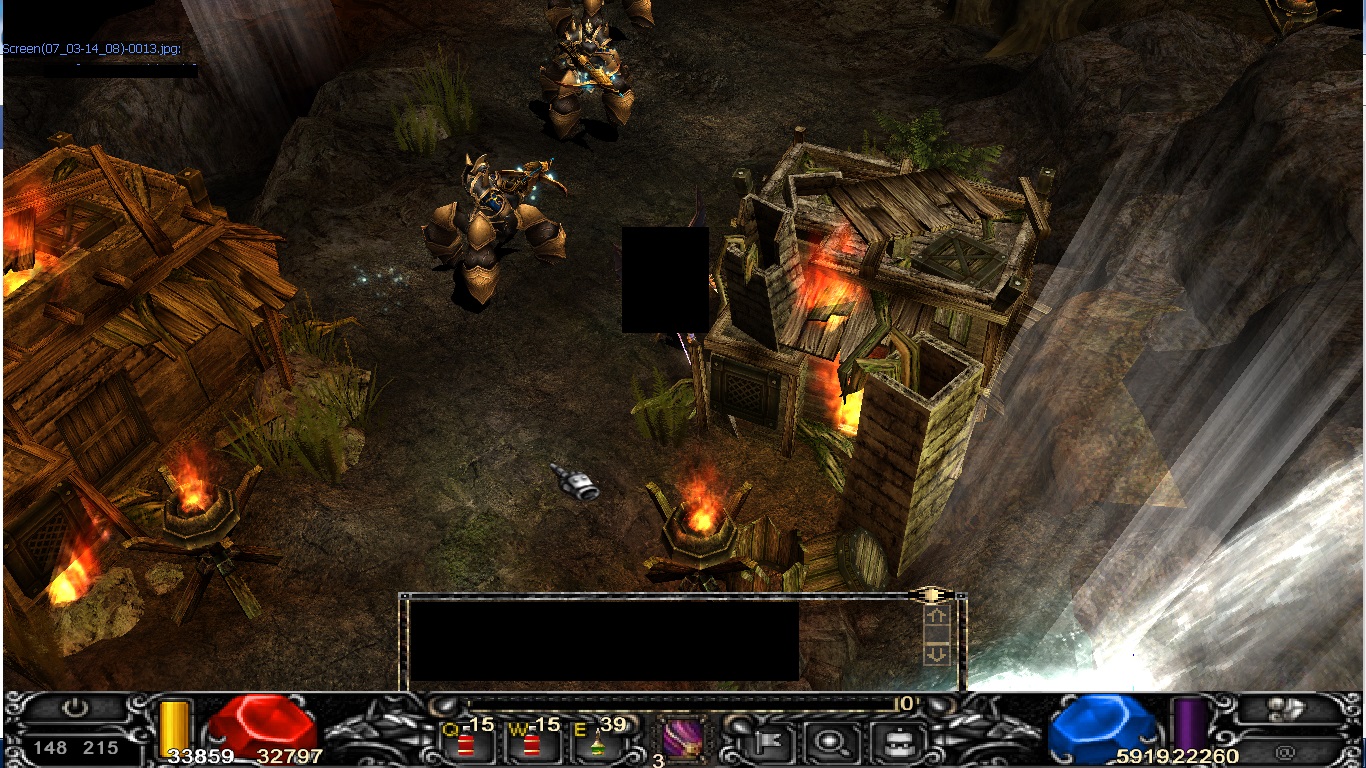Select the purple skill icon
This screenshot has height=768, width=1366.
682,741
